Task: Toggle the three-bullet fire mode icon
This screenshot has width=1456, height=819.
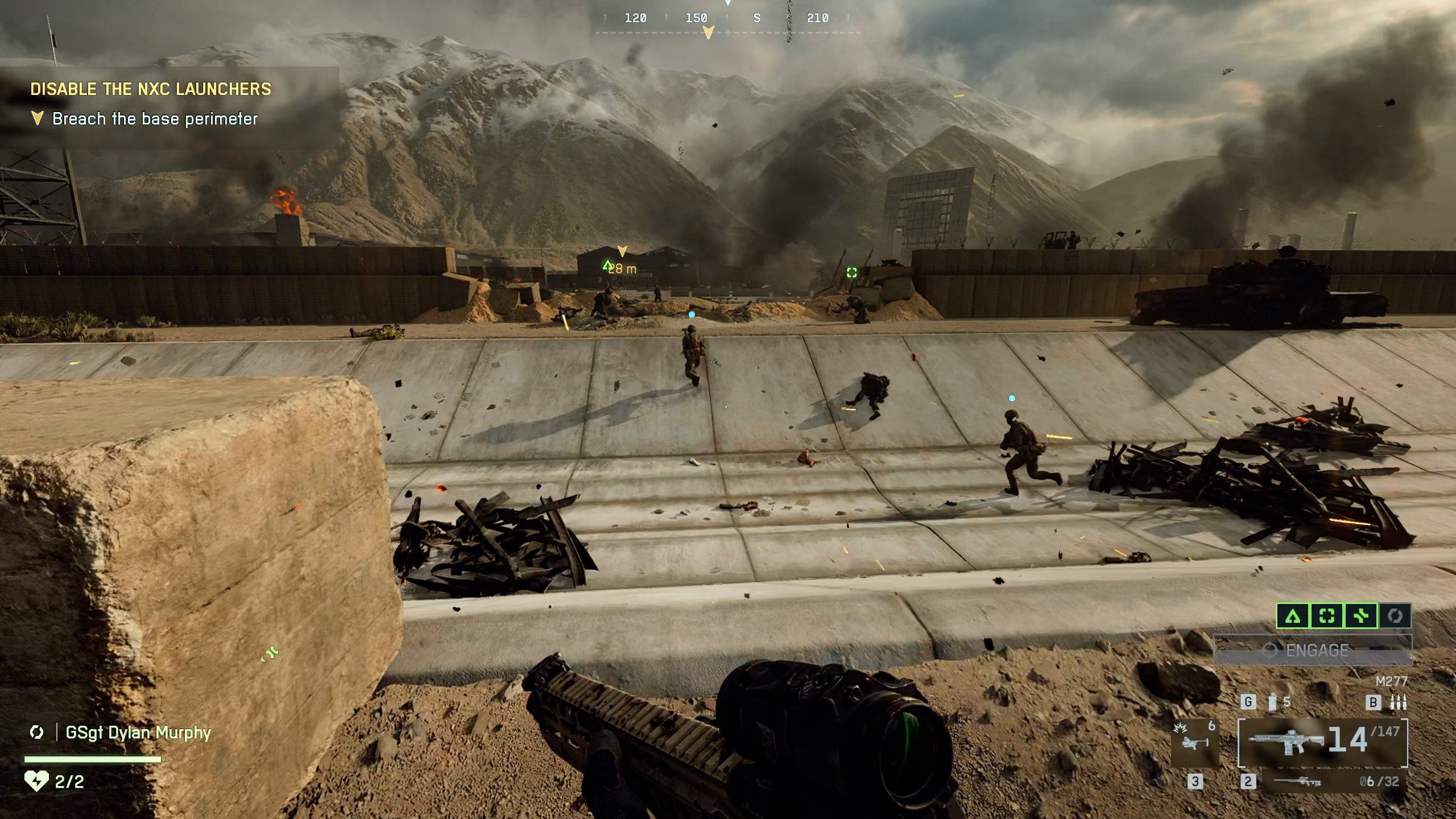Action: point(1398,703)
